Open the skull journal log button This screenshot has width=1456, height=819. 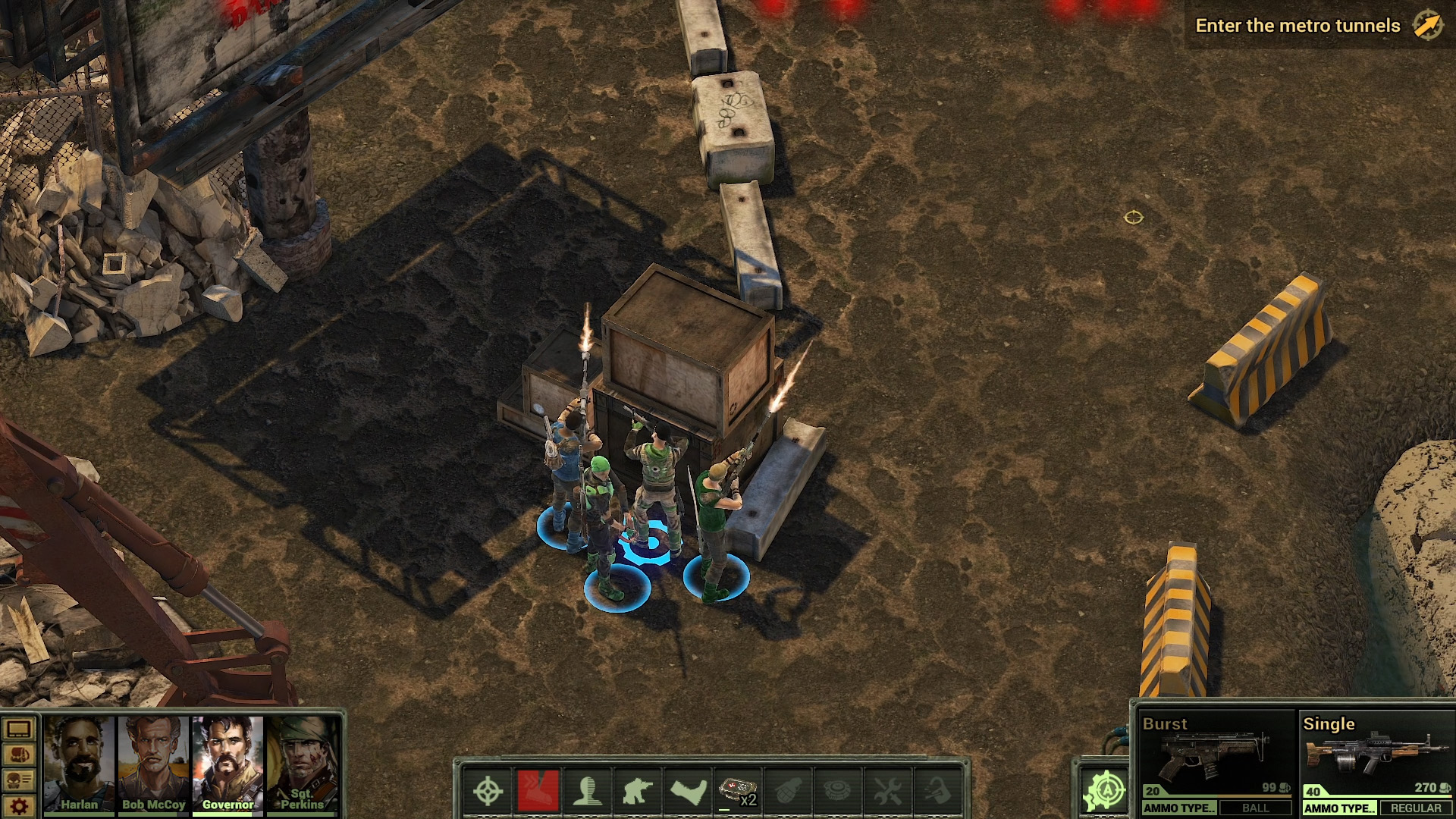(x=19, y=780)
